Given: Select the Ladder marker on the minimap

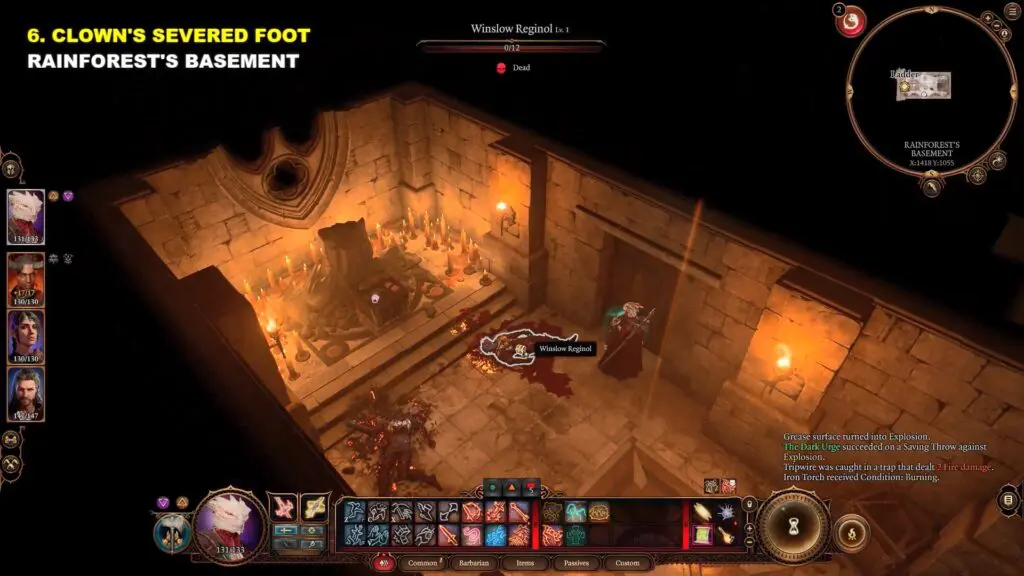Looking at the screenshot, I should (905, 75).
